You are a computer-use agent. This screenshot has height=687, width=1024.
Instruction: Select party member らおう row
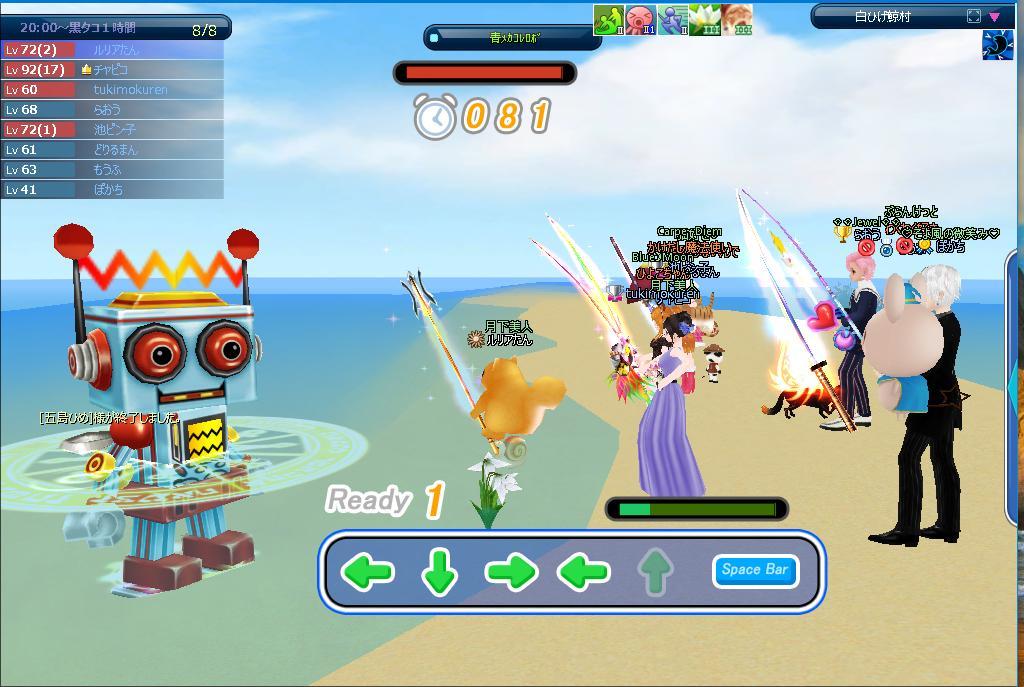pyautogui.click(x=112, y=110)
